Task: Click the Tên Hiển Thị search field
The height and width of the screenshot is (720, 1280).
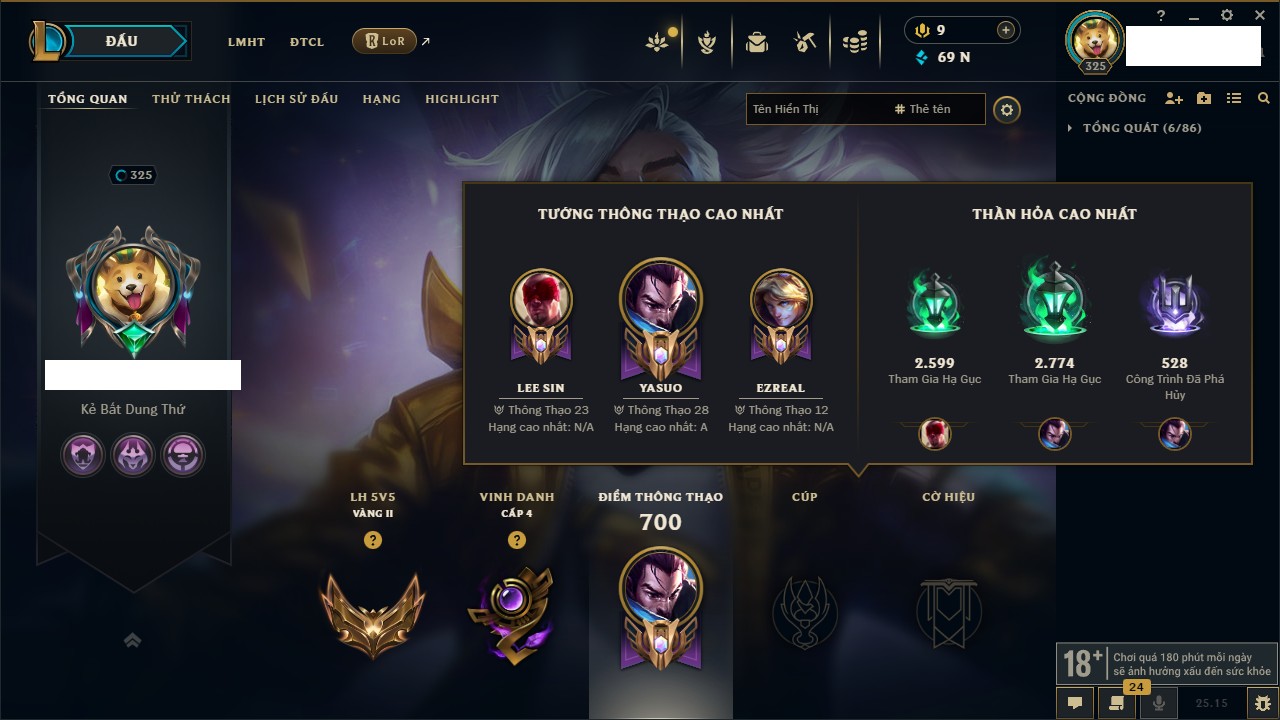Action: pyautogui.click(x=815, y=109)
